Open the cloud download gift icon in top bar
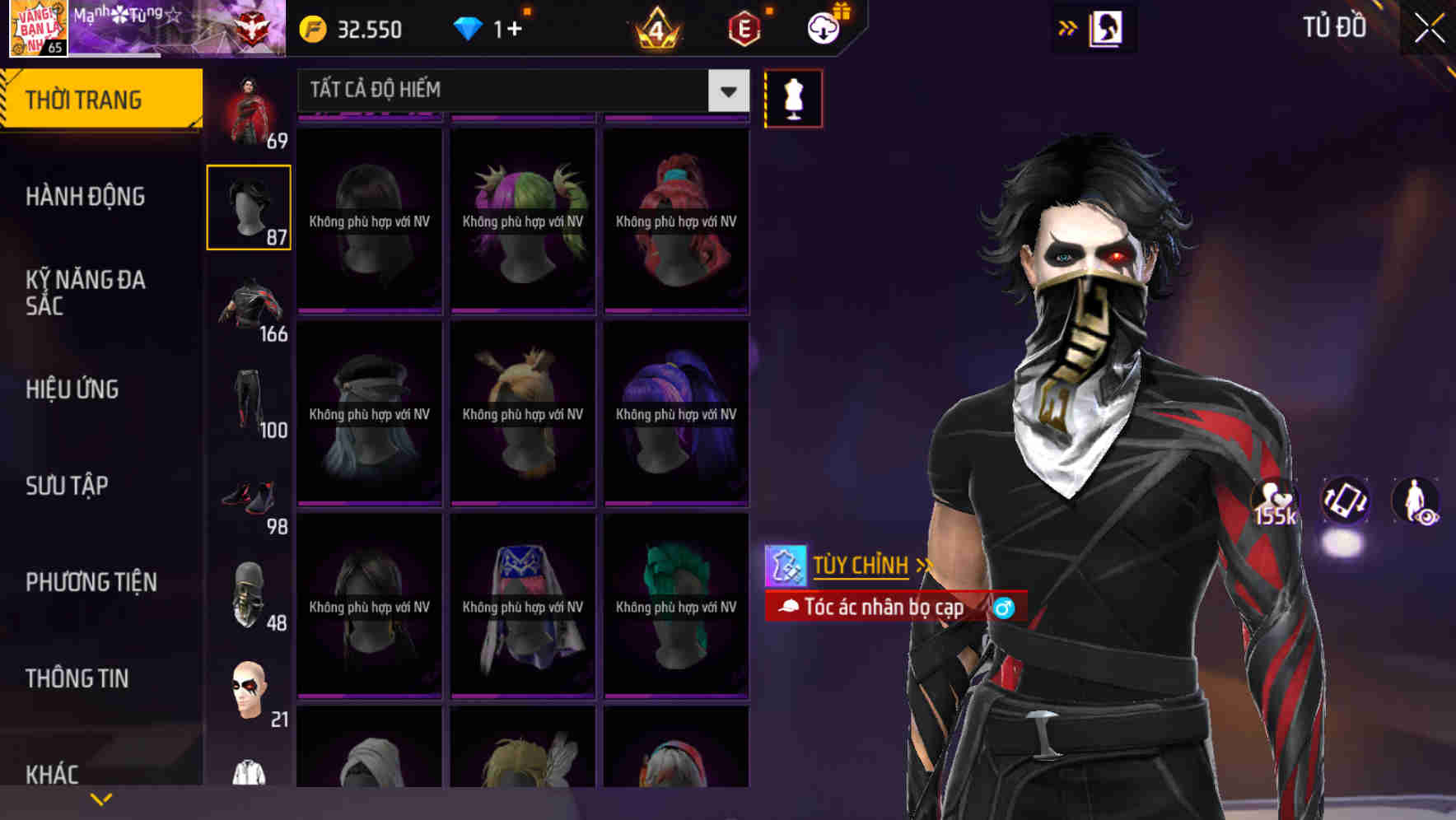Viewport: 1456px width, 820px height. pyautogui.click(x=822, y=27)
